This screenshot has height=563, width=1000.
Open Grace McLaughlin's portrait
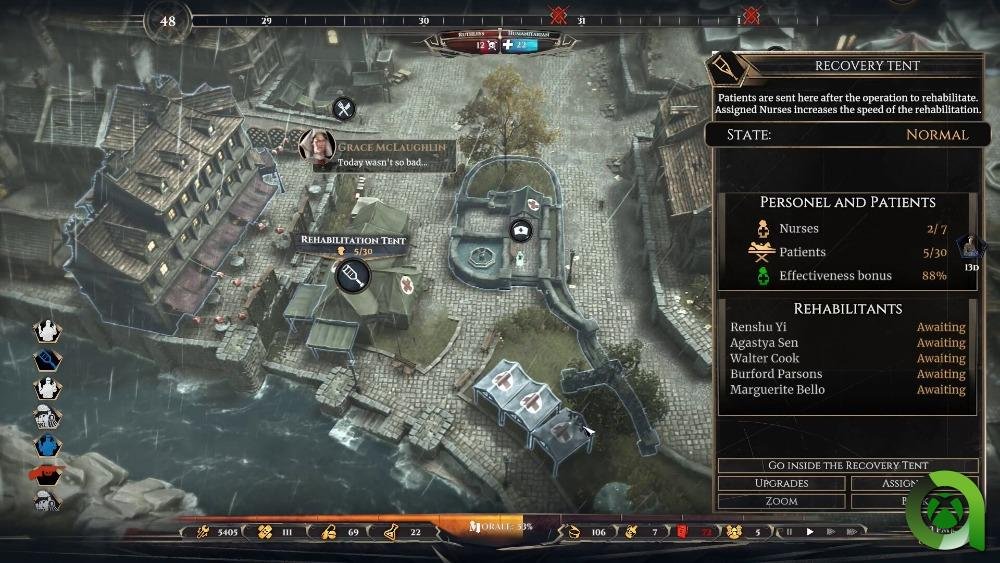(x=316, y=146)
